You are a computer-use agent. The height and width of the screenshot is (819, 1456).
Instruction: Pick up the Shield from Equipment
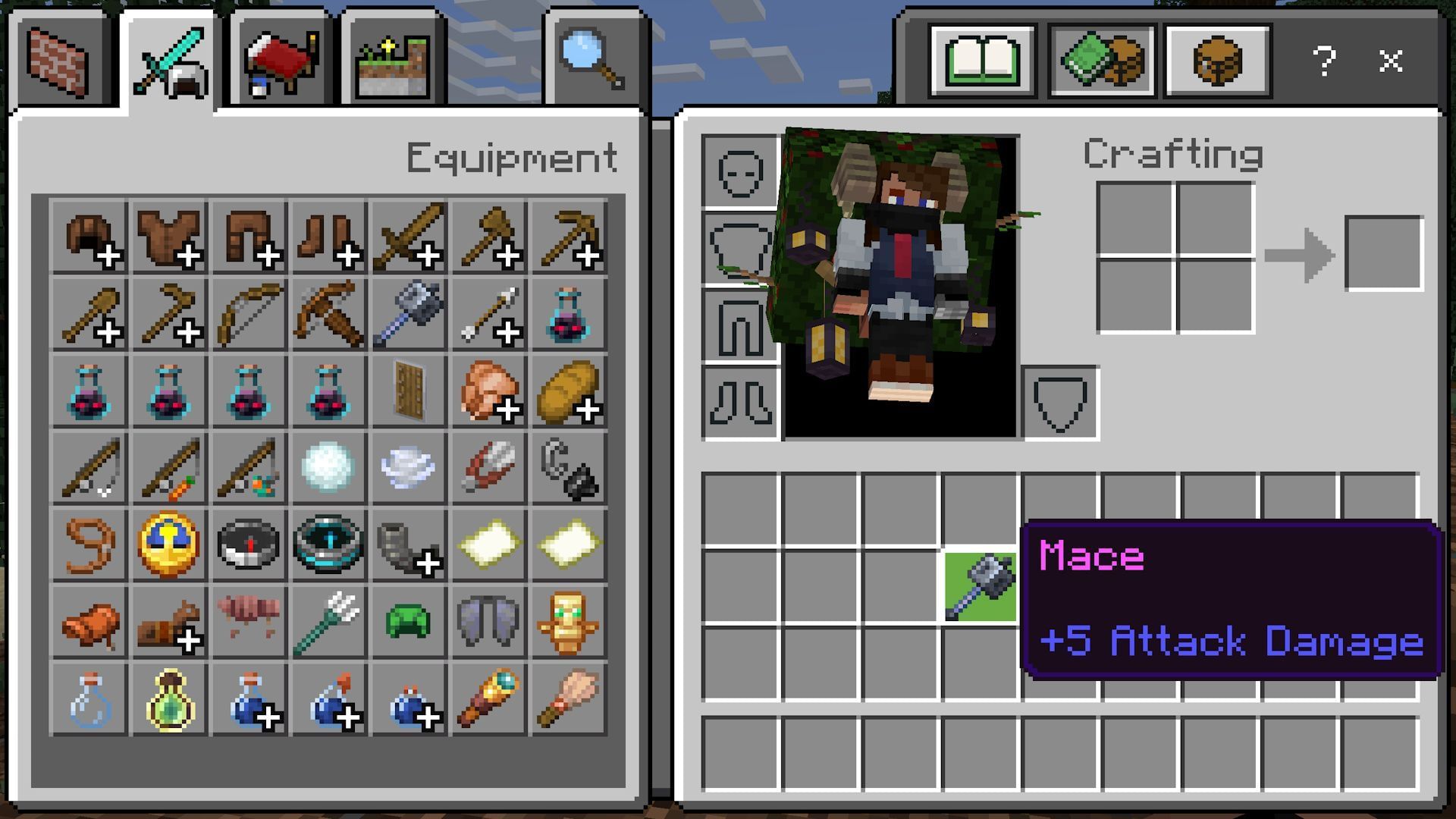click(x=407, y=391)
